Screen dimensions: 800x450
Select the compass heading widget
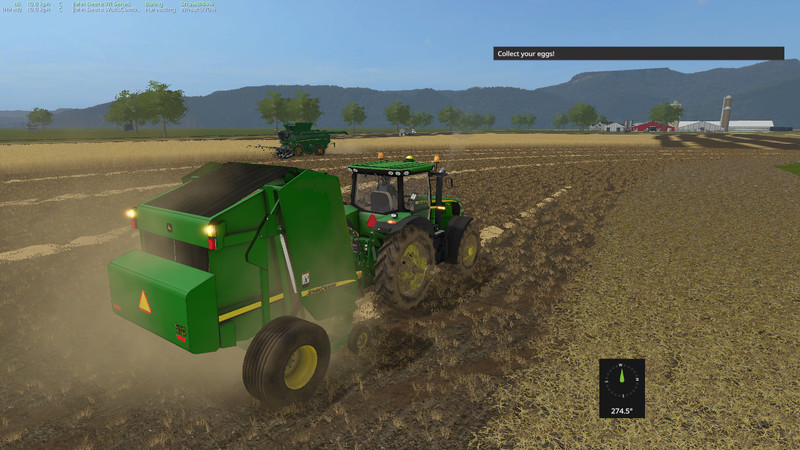[621, 387]
